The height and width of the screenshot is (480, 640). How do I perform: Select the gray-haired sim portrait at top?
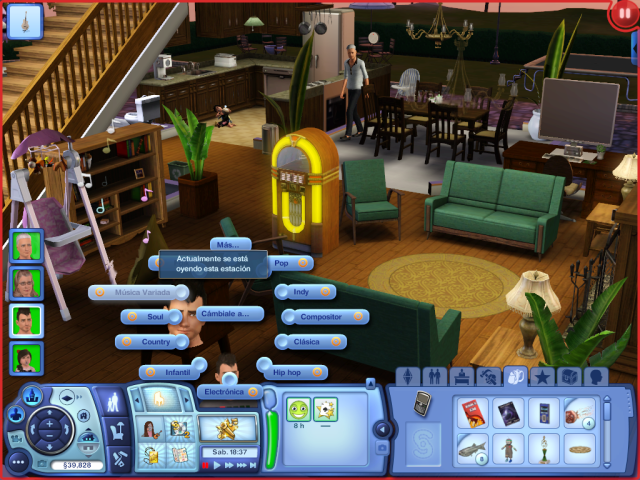[25, 245]
